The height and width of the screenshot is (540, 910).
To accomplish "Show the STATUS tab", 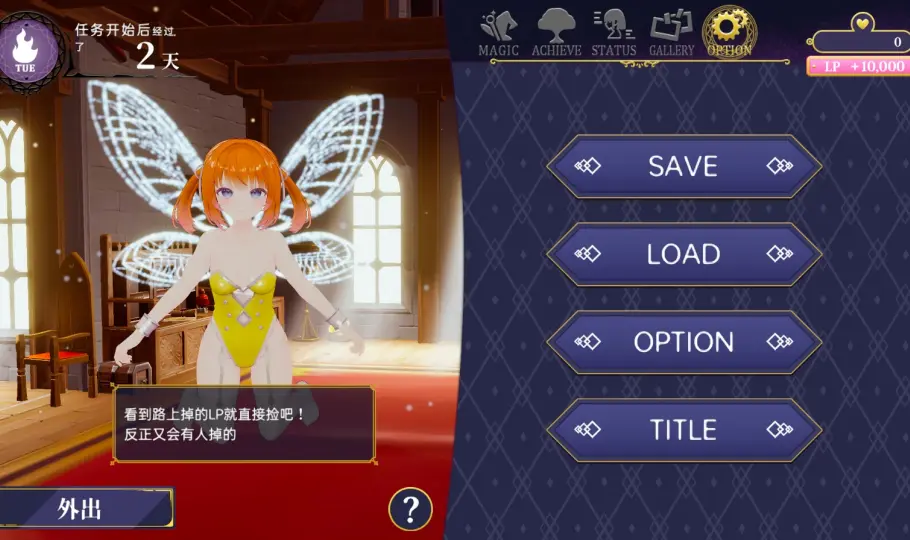I will 613,32.
